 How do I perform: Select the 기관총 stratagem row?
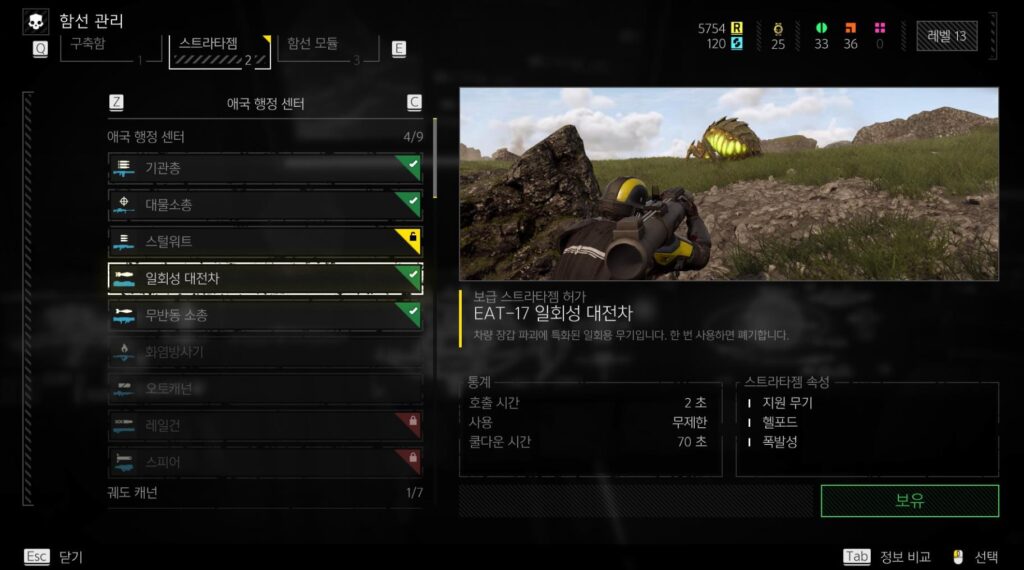pyautogui.click(x=265, y=168)
